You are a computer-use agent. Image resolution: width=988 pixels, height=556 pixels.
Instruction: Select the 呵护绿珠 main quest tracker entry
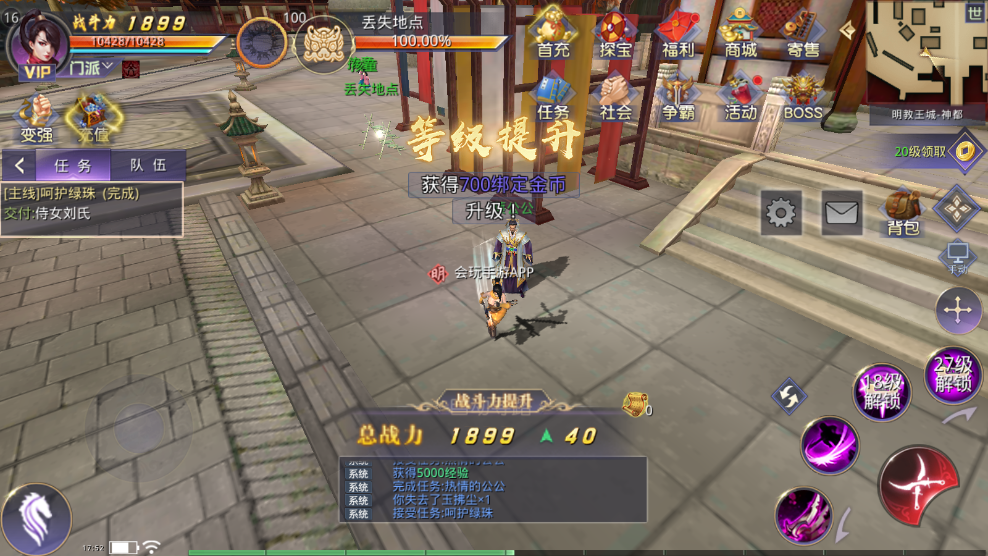pos(92,203)
